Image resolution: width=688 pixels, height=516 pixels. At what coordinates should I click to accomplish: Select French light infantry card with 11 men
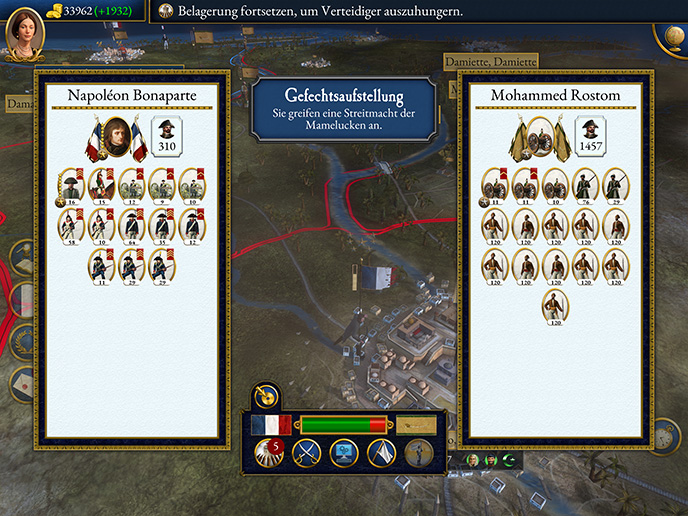[101, 268]
